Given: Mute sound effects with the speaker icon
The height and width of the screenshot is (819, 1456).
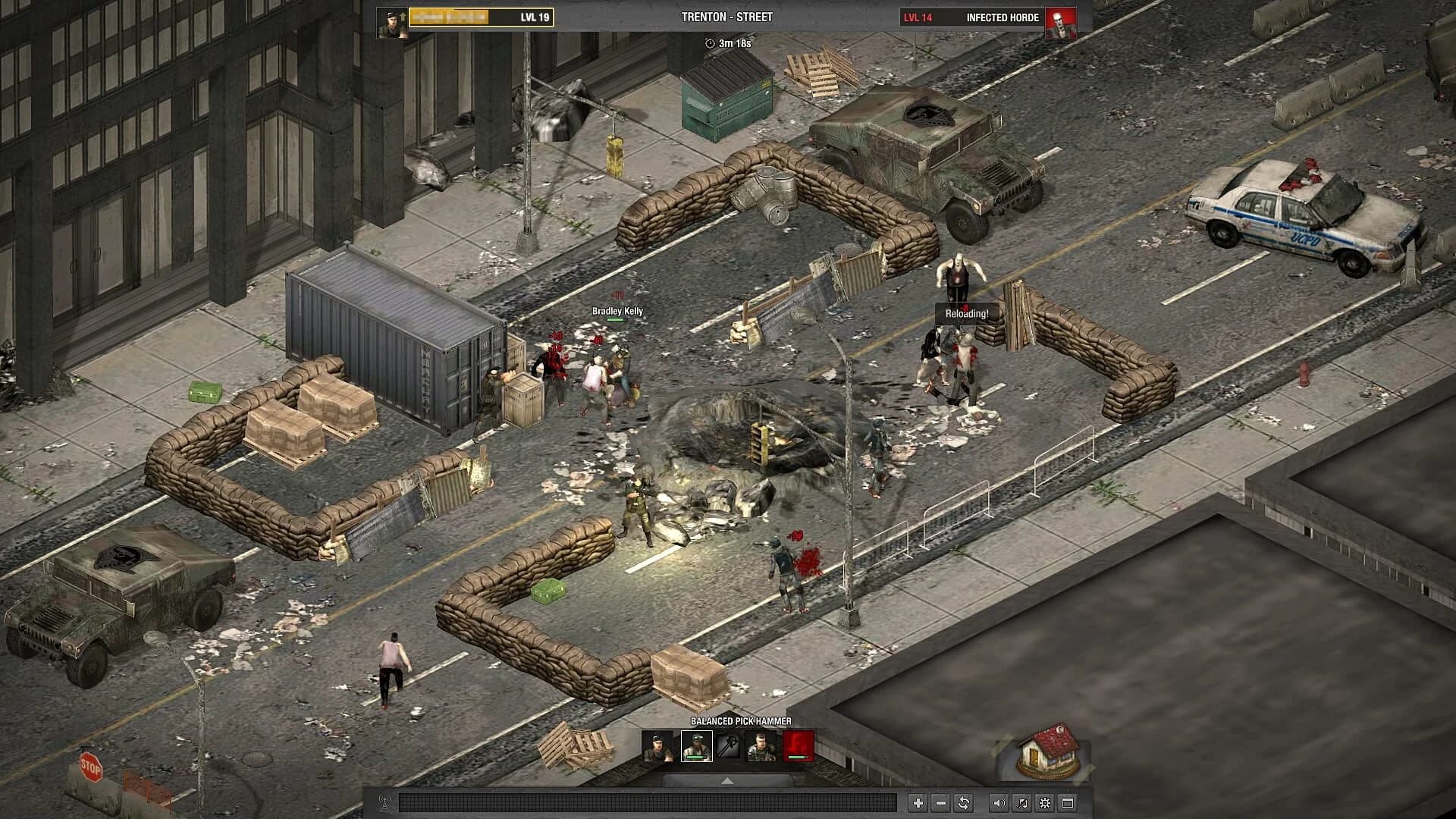Looking at the screenshot, I should click(x=999, y=803).
